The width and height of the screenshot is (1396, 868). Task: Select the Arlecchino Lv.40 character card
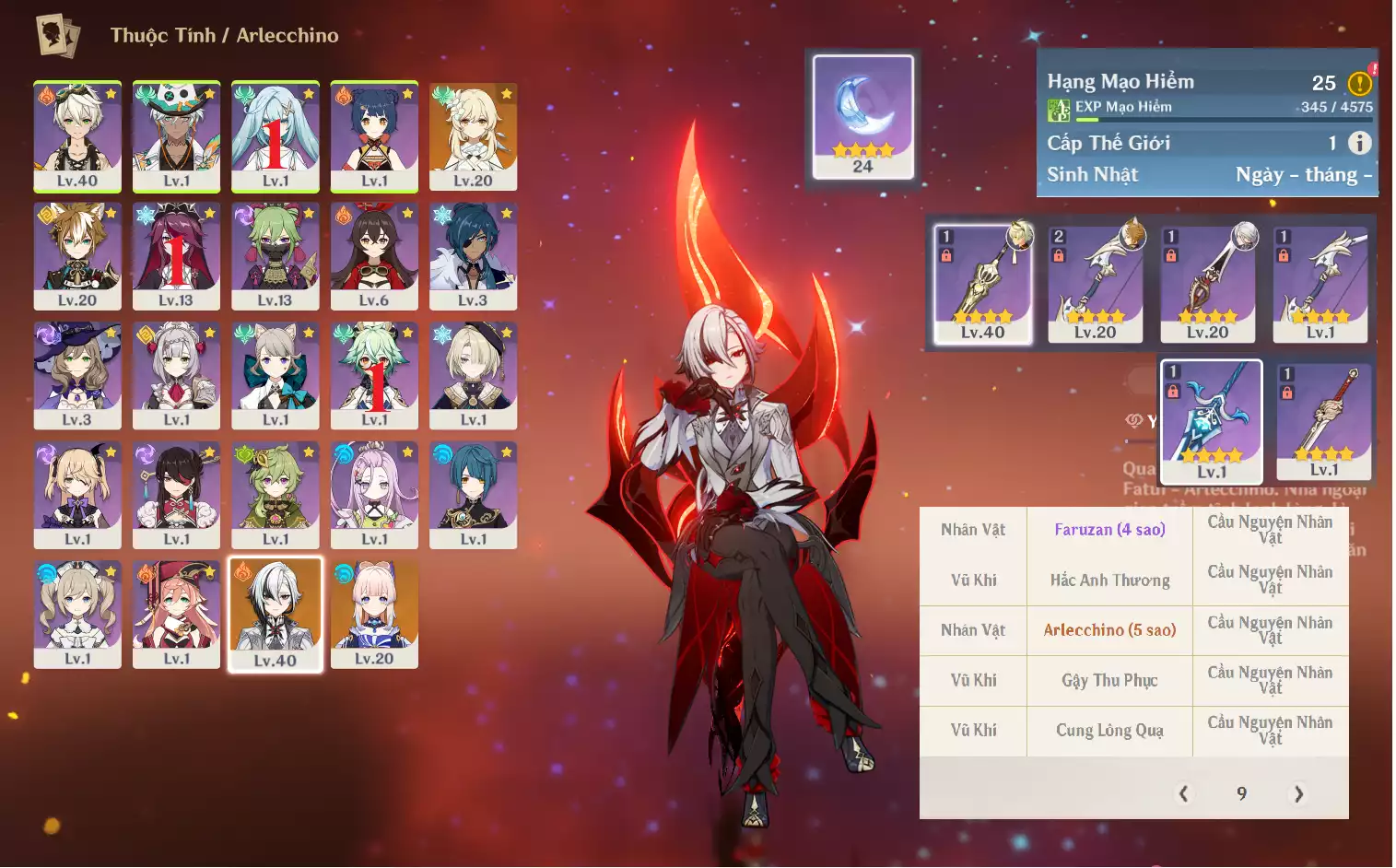276,615
